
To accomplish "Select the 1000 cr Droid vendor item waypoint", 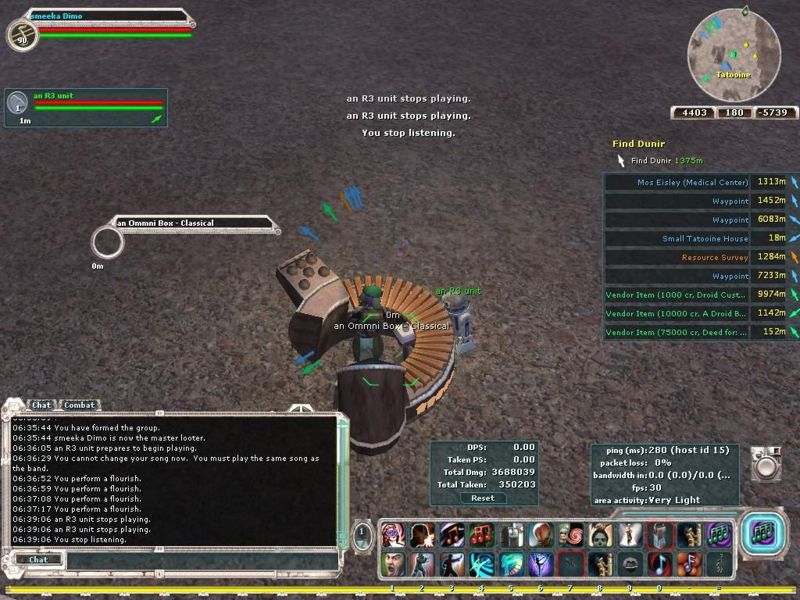I will [677, 294].
